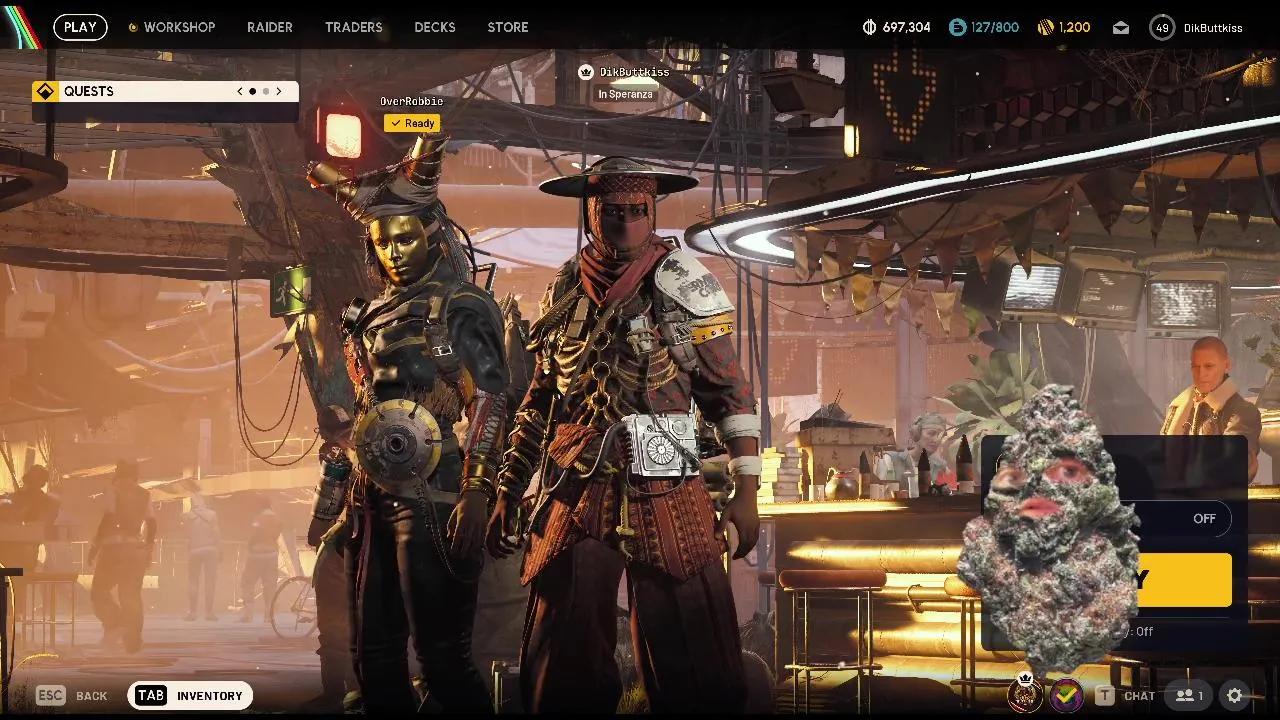
Task: Show the next Quests panel page
Action: 279,91
